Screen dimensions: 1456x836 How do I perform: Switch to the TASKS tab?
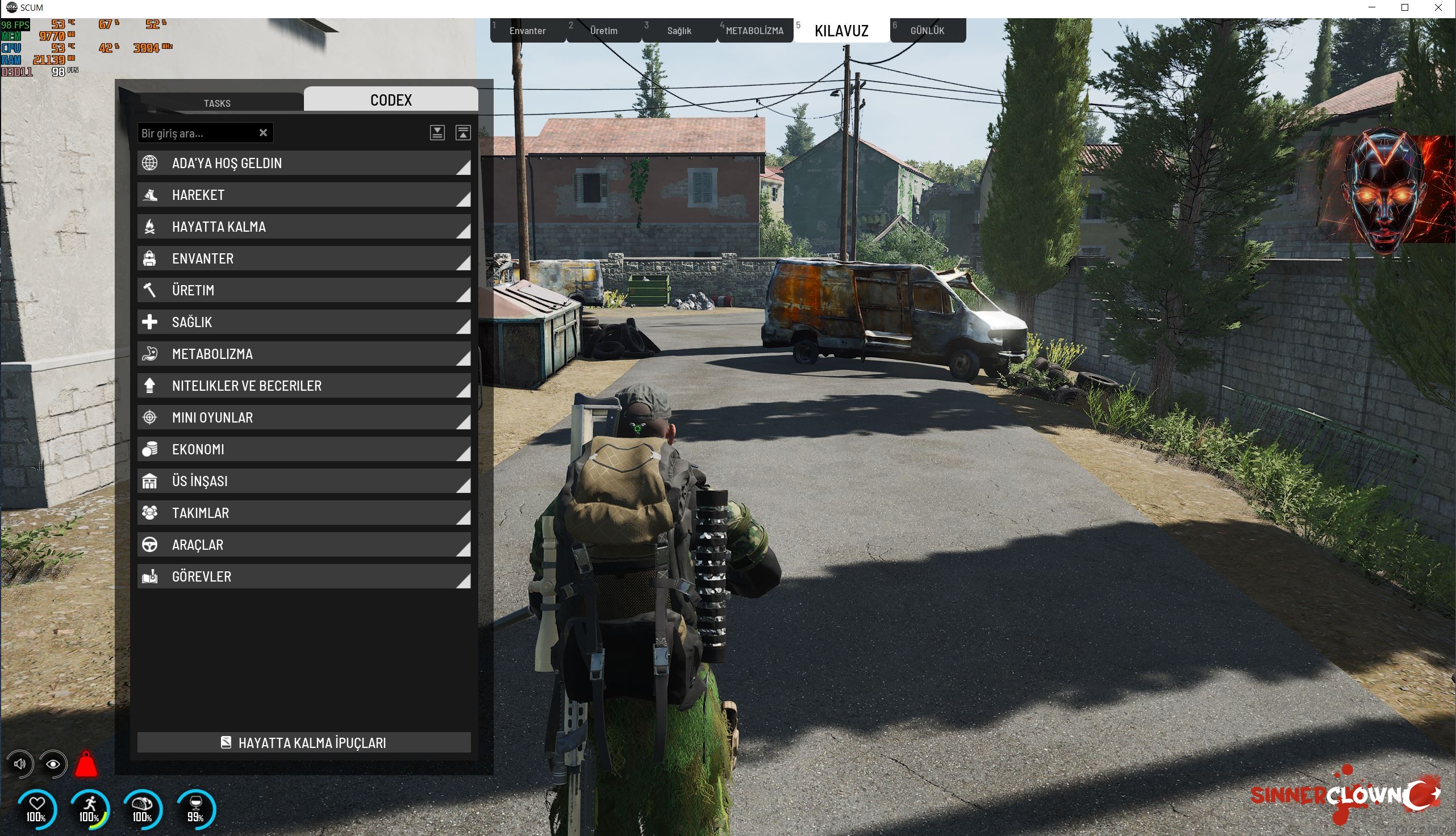(217, 103)
